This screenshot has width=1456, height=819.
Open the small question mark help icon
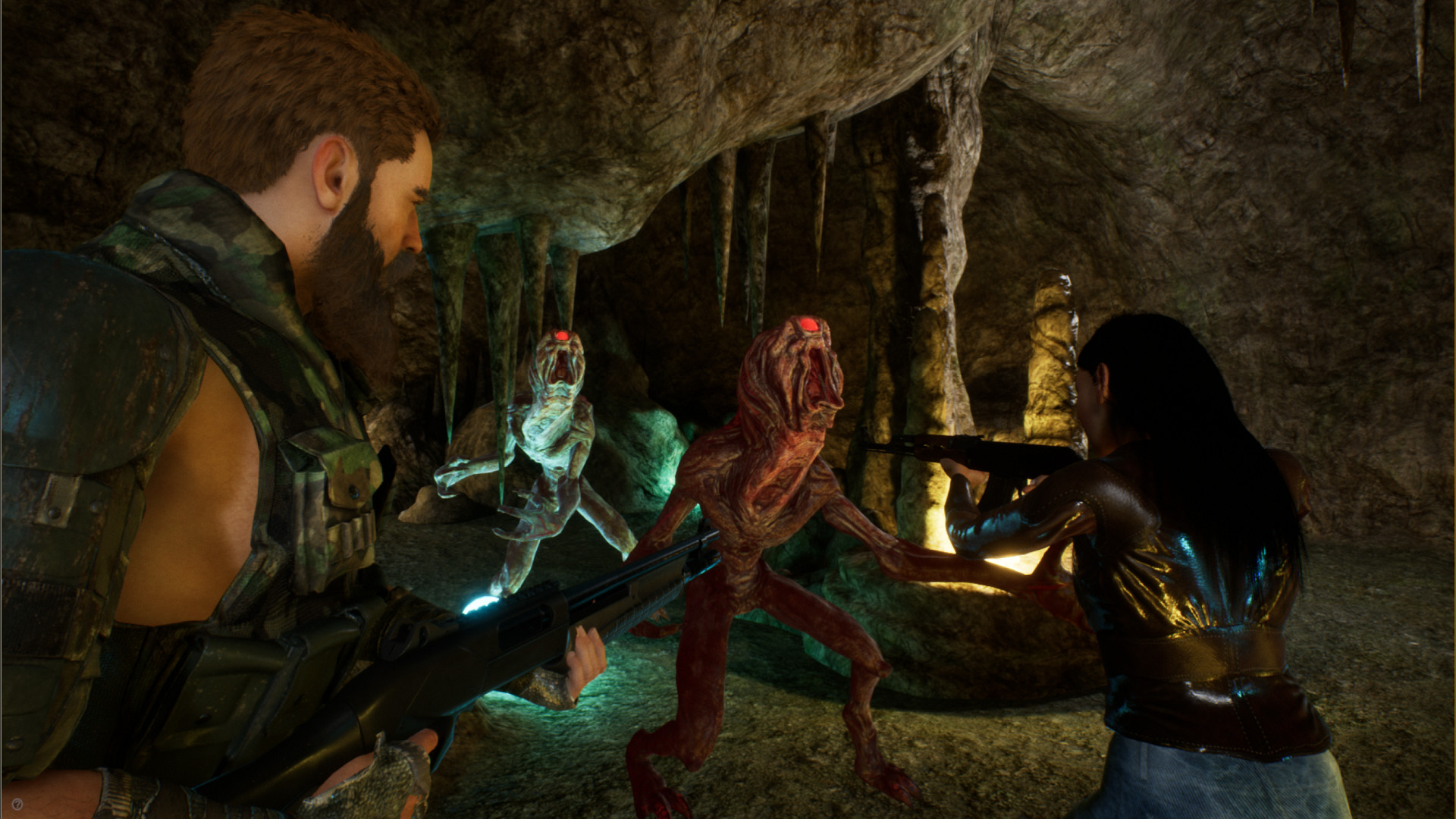[17, 804]
